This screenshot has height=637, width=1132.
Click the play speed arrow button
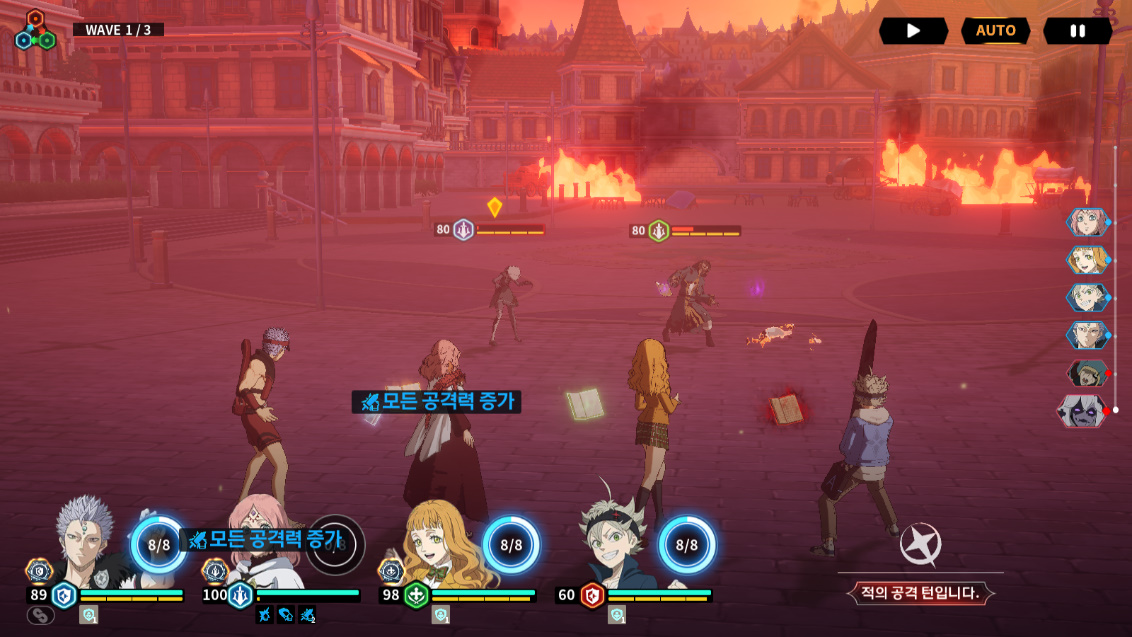pos(913,31)
